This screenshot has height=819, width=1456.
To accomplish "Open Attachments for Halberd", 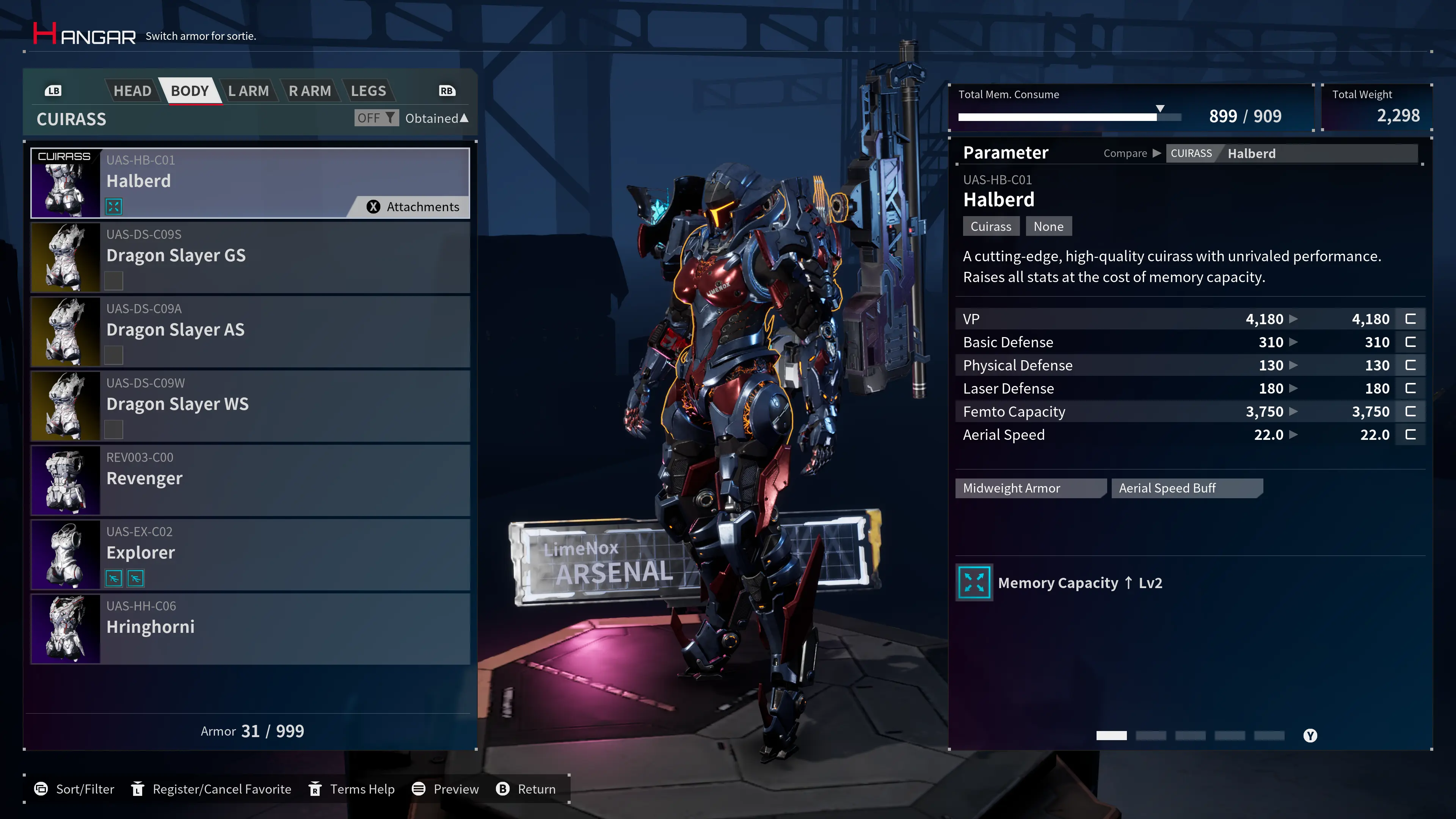I will [413, 207].
